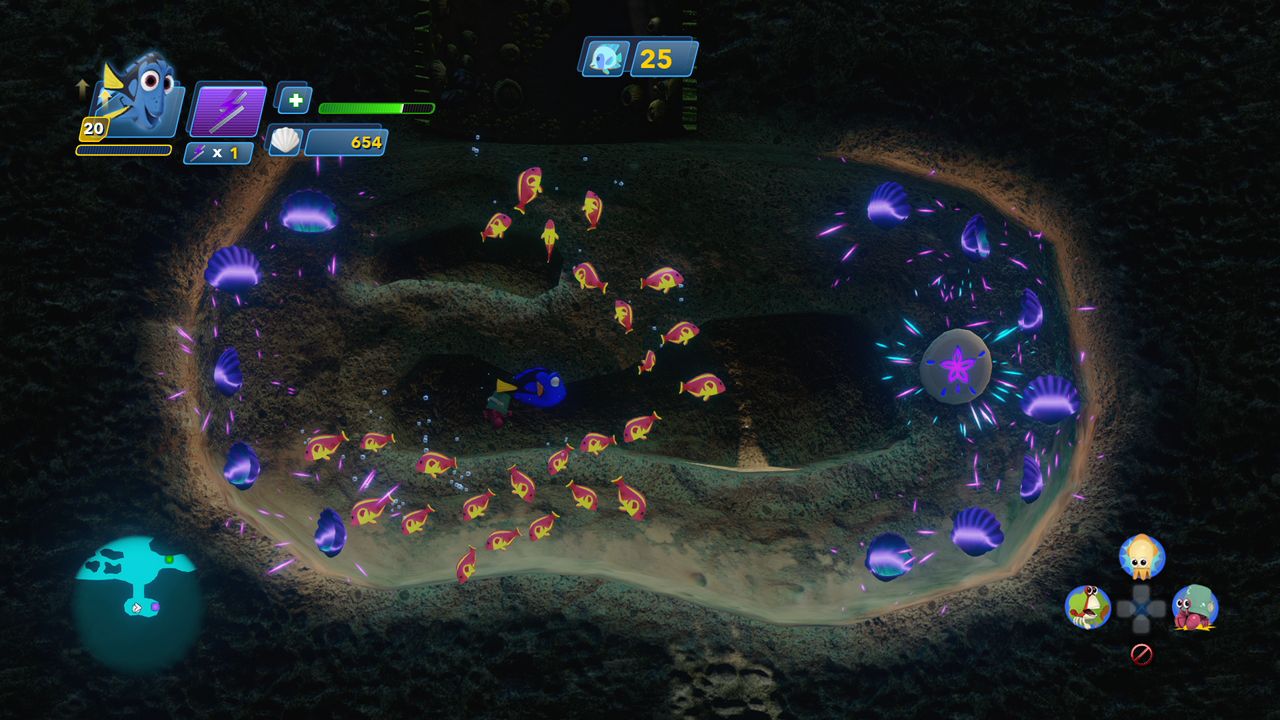Activate the purple lightning special ability

228,110
